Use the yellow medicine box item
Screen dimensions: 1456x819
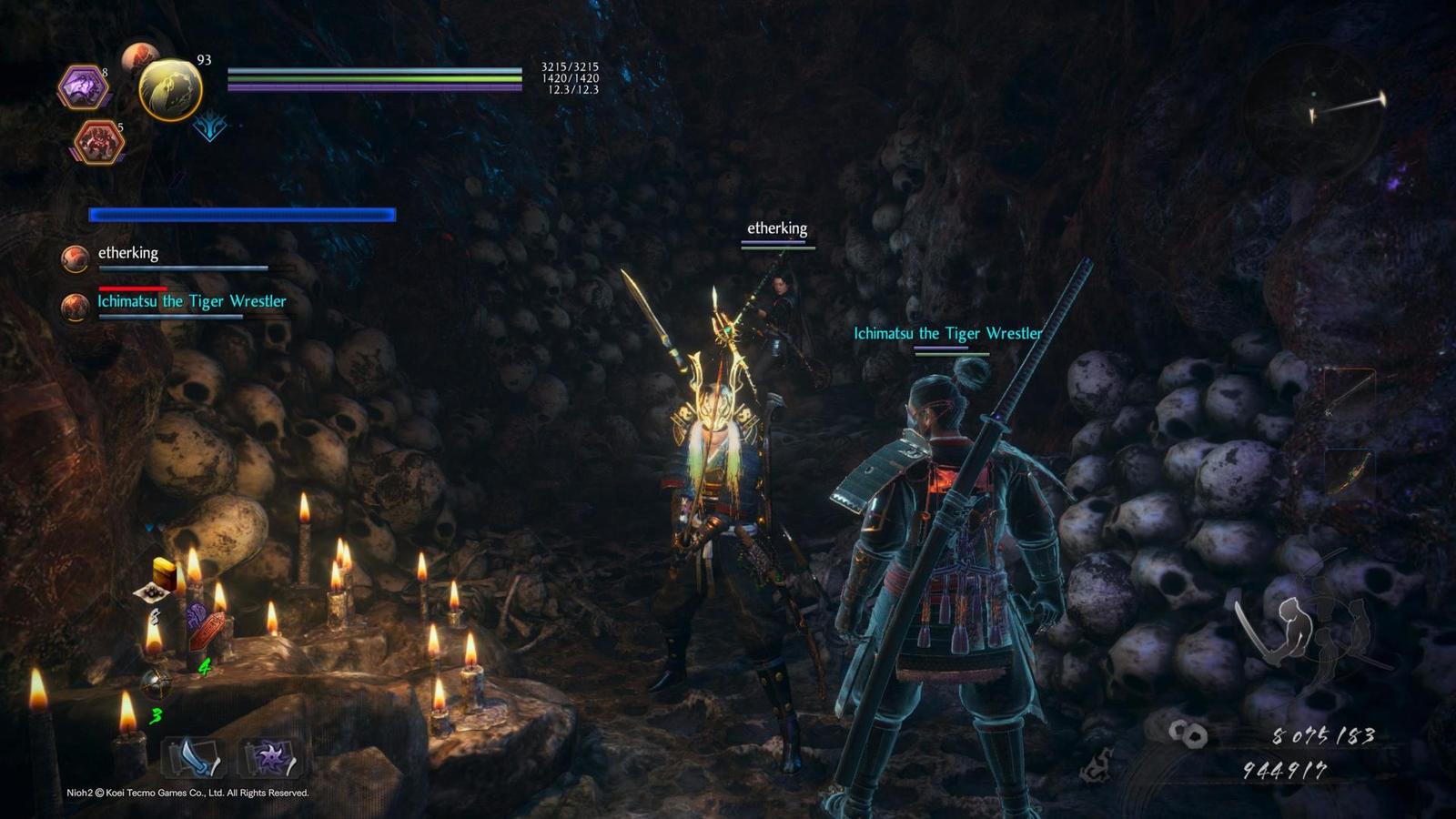(x=163, y=572)
